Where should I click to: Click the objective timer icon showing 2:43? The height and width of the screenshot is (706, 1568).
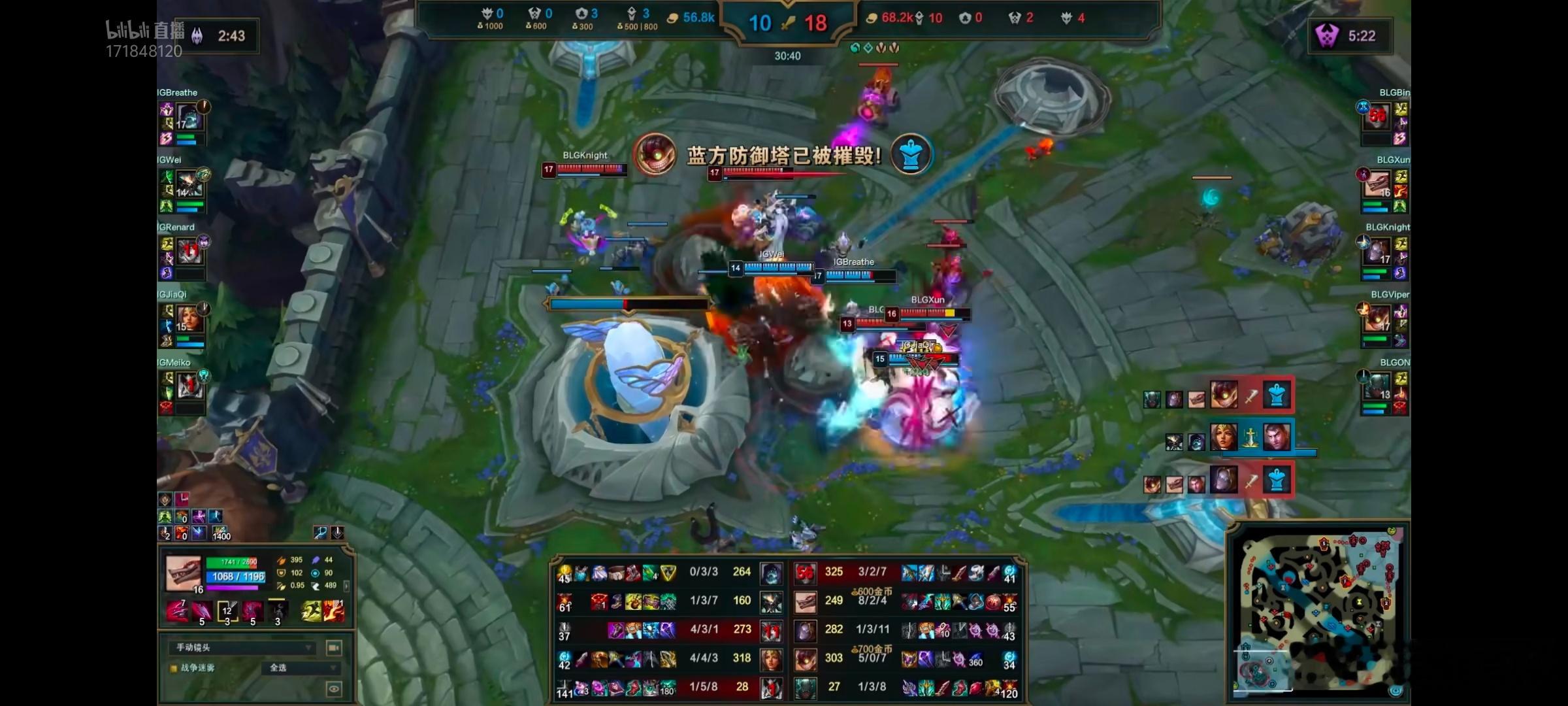[x=199, y=36]
